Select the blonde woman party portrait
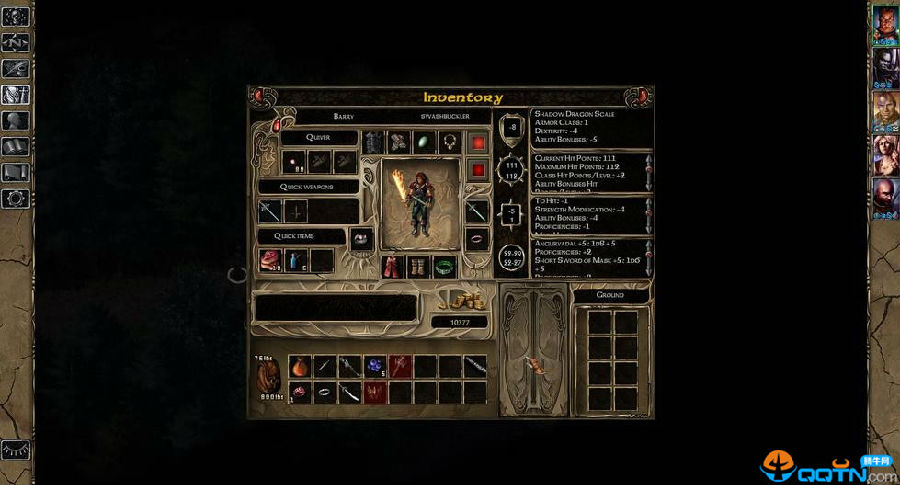Viewport: 900px width, 485px height. [x=885, y=152]
